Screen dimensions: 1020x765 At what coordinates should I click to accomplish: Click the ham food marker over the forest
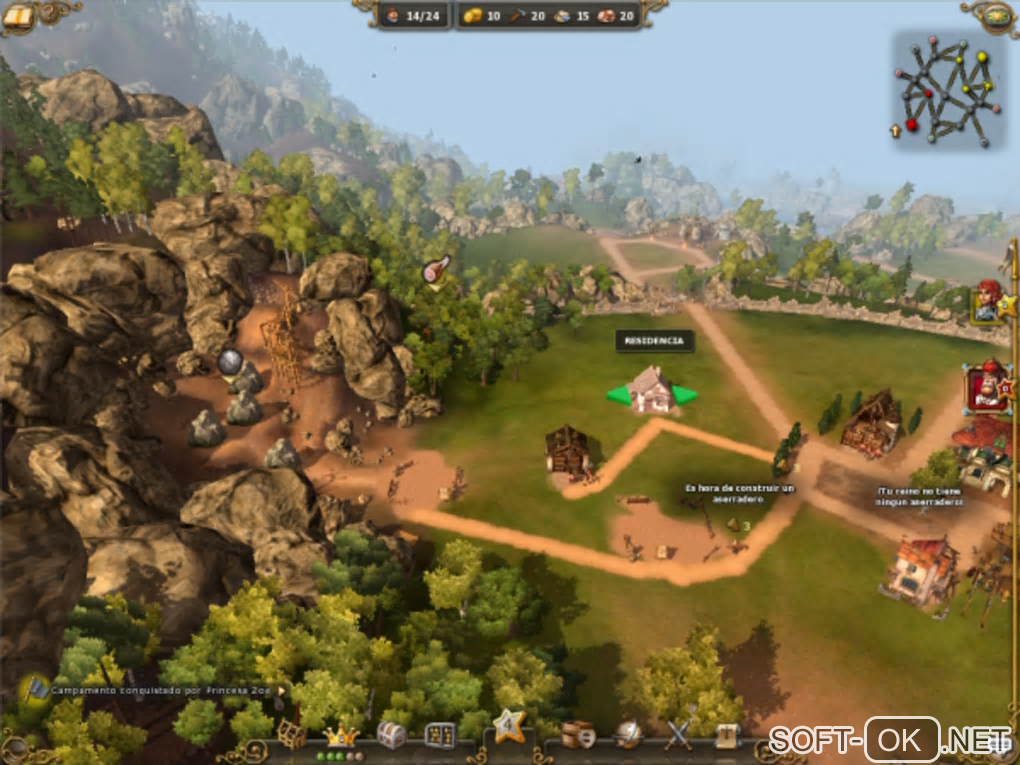tap(436, 268)
